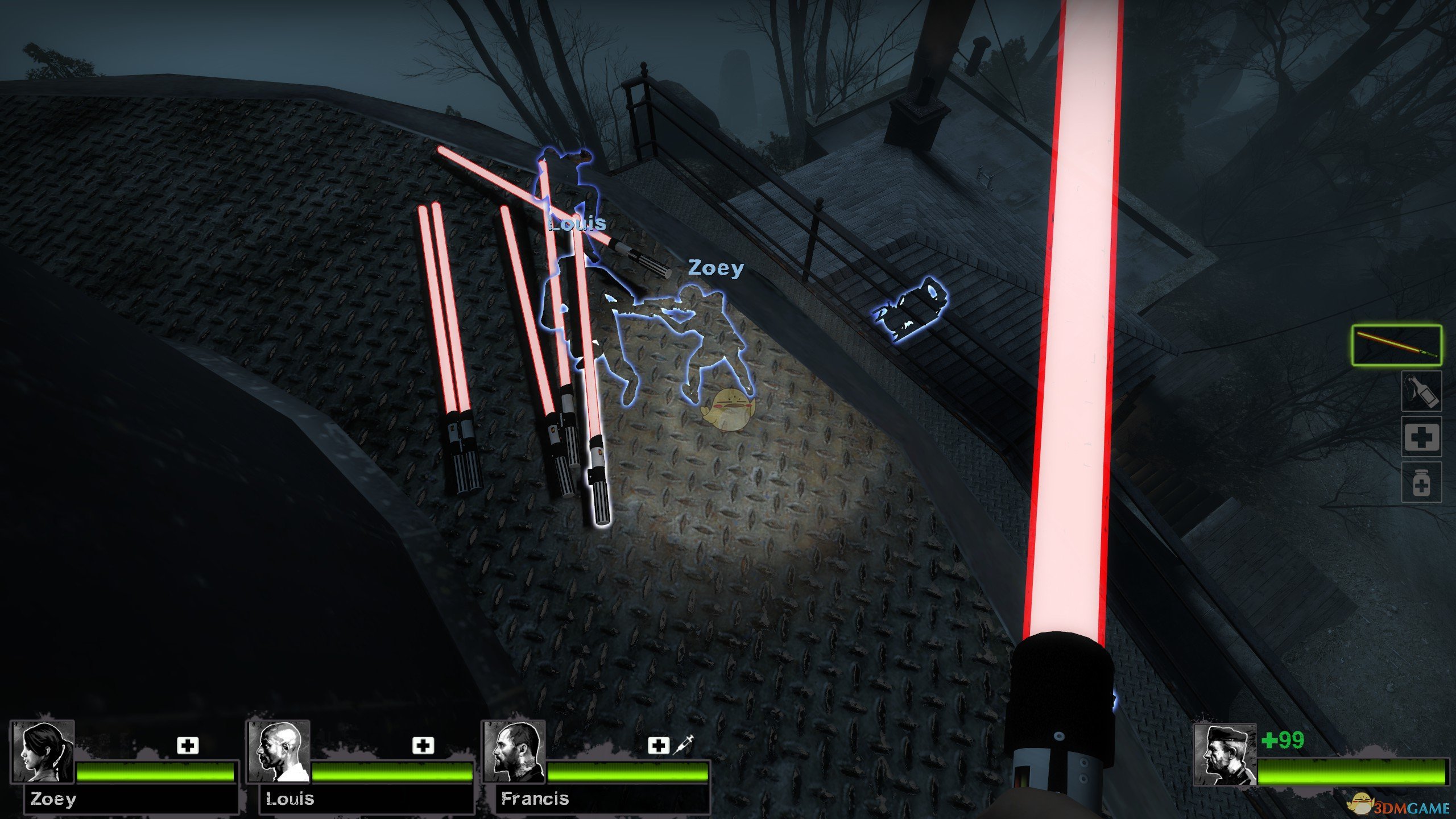Pick the pain pills bottle slot
The height and width of the screenshot is (819, 1456).
[x=1421, y=482]
